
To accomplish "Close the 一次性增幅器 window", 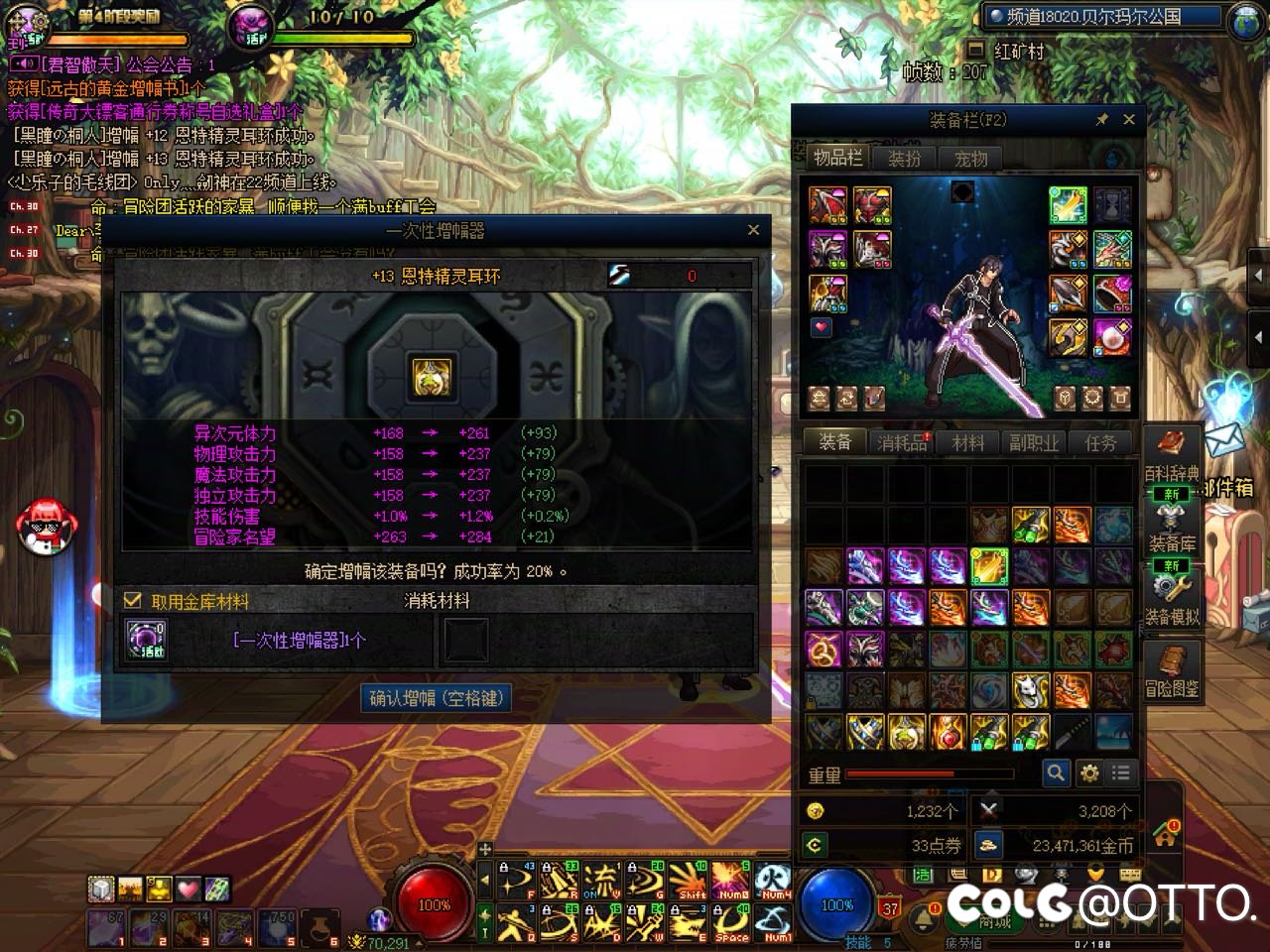I will [x=753, y=230].
